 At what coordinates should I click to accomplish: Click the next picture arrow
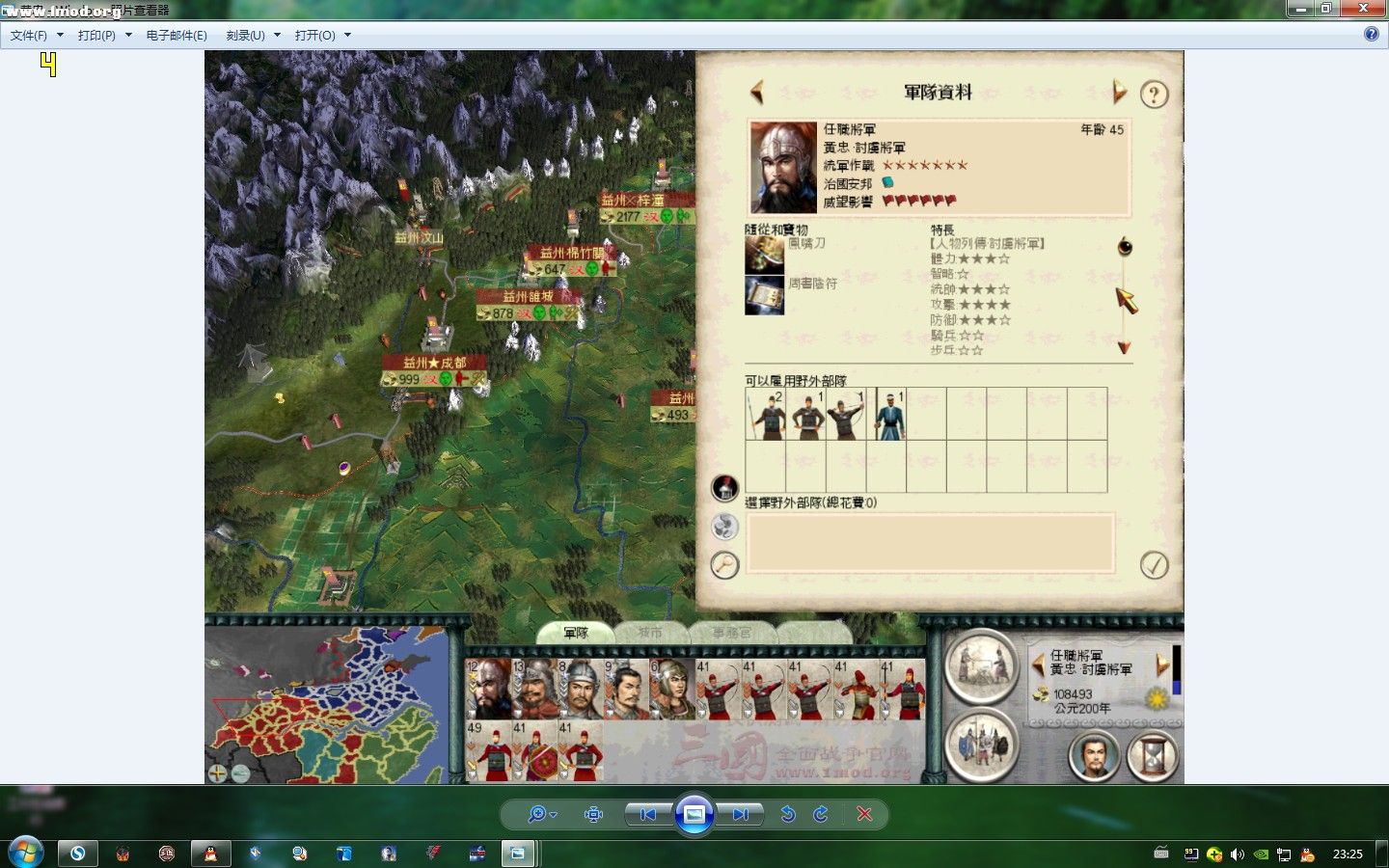[x=740, y=814]
